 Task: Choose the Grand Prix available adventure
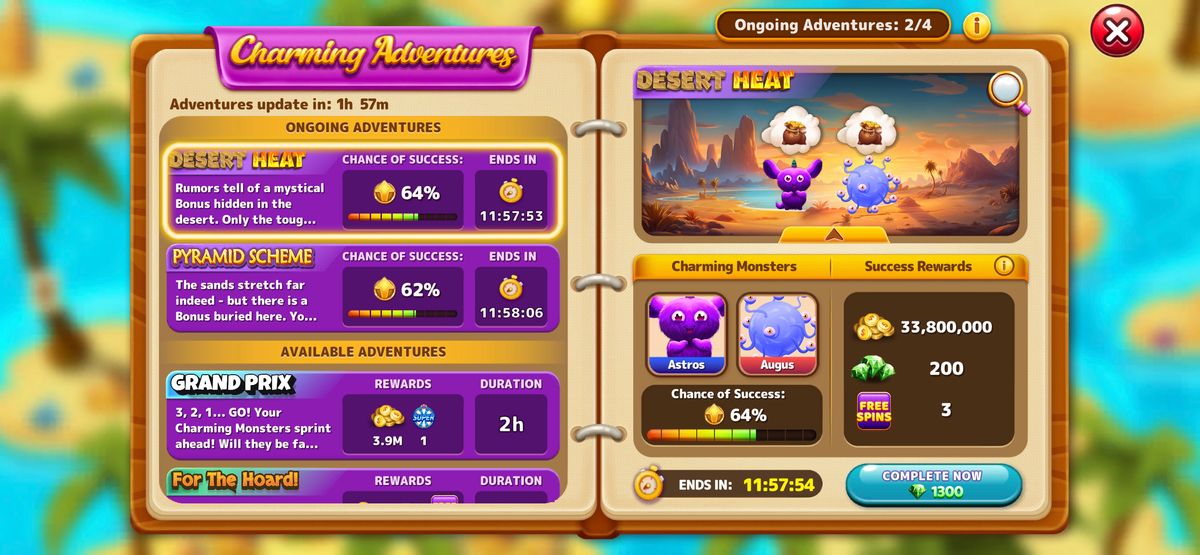tap(362, 412)
